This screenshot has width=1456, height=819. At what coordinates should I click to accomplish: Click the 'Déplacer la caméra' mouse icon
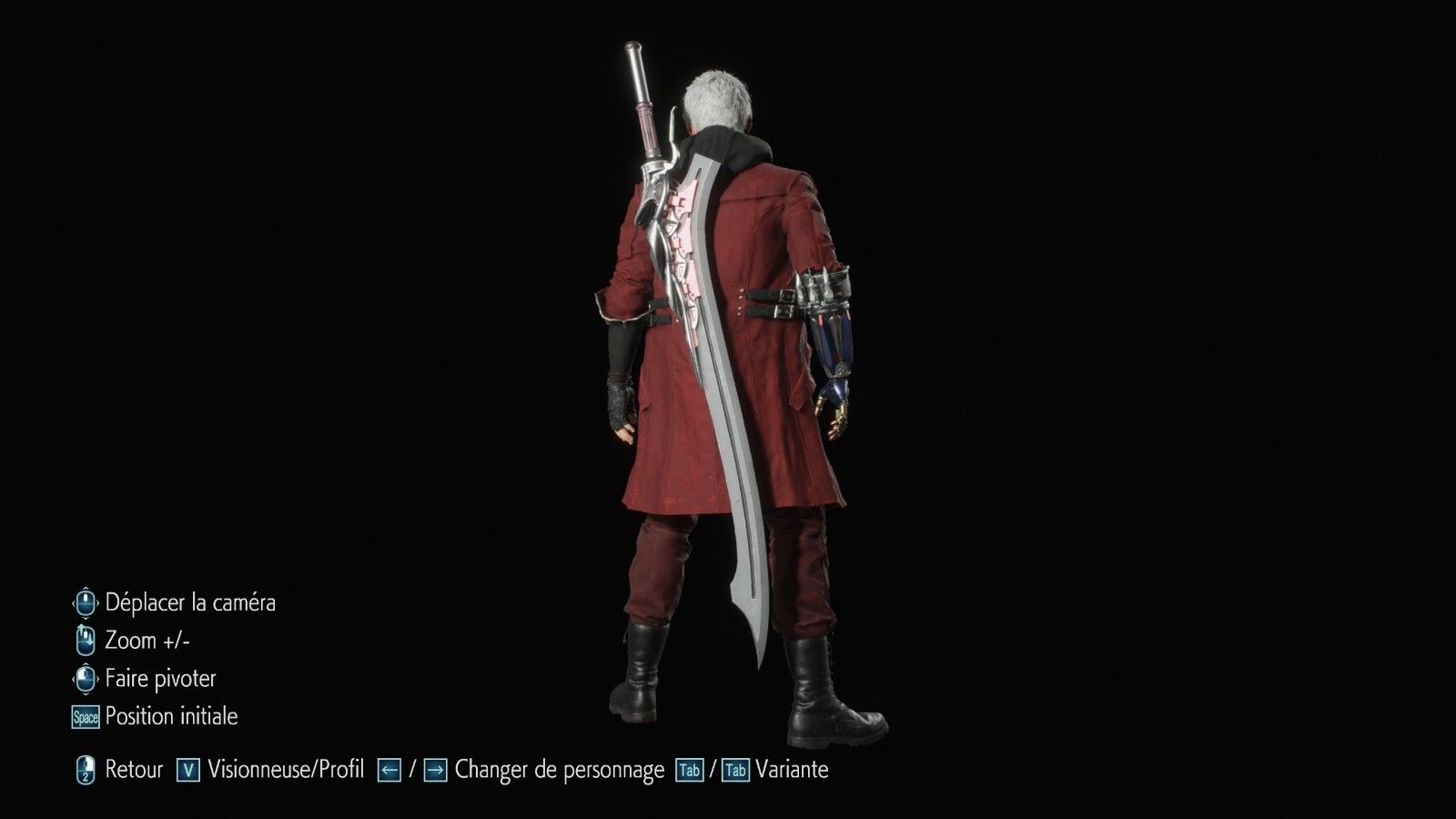click(86, 602)
